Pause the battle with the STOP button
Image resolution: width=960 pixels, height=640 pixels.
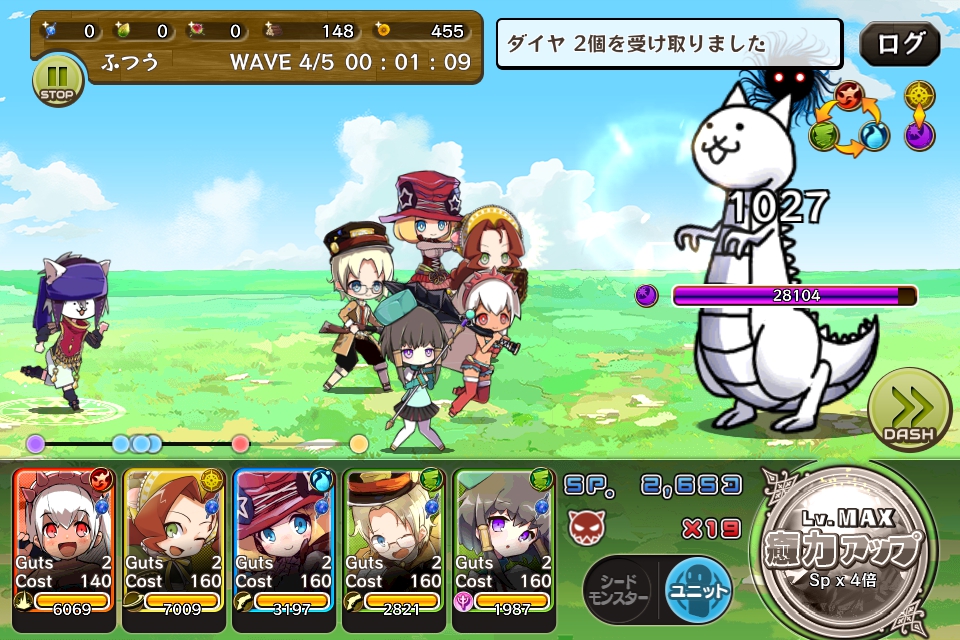(58, 80)
